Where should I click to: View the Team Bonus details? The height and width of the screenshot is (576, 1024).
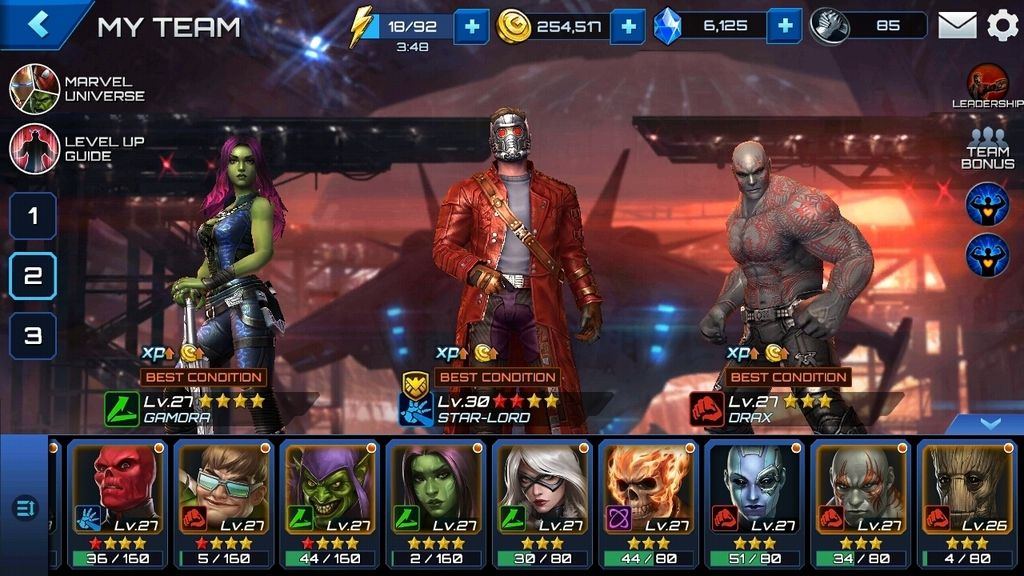[x=987, y=149]
